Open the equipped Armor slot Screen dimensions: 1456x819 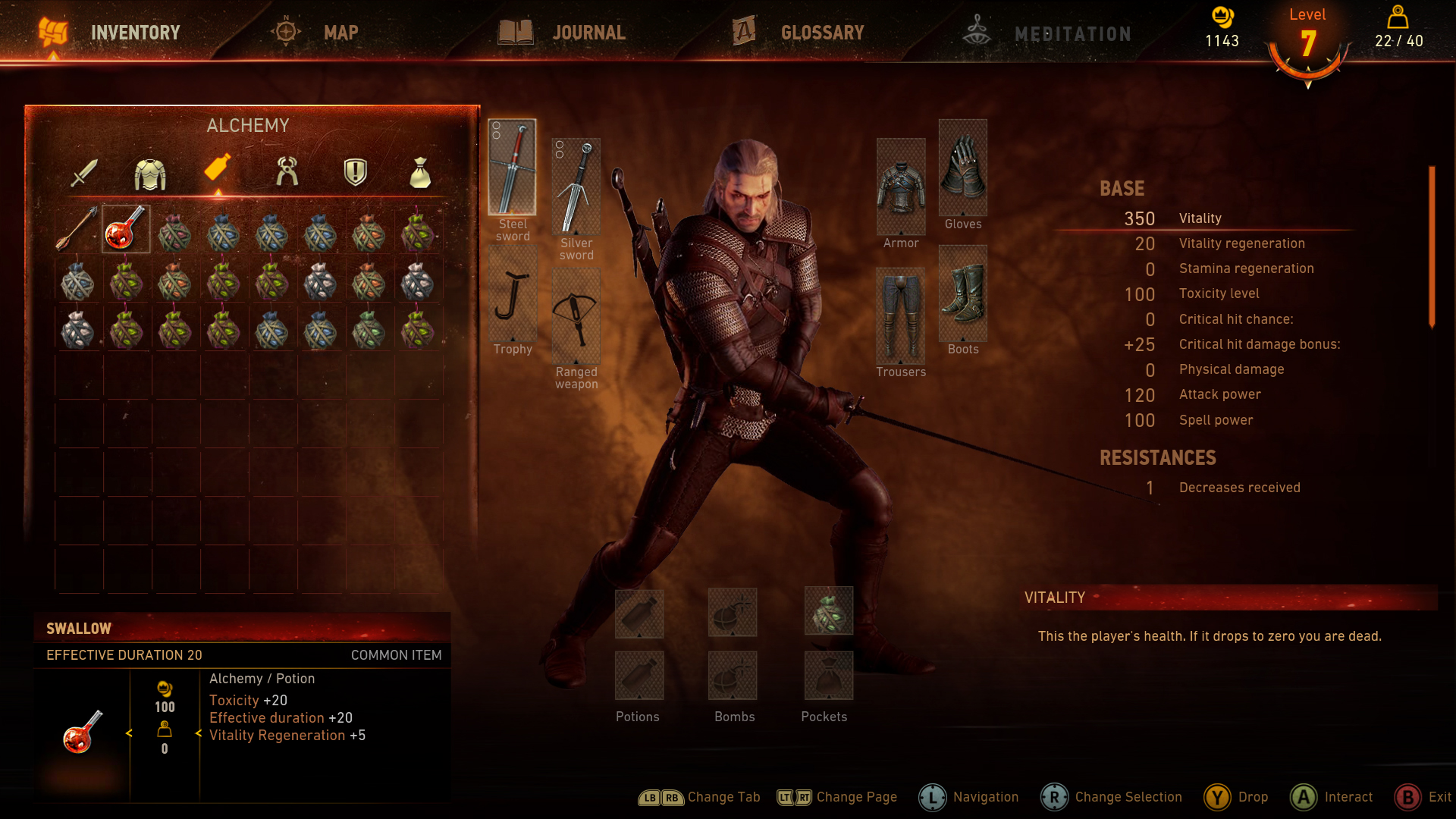pos(901,186)
